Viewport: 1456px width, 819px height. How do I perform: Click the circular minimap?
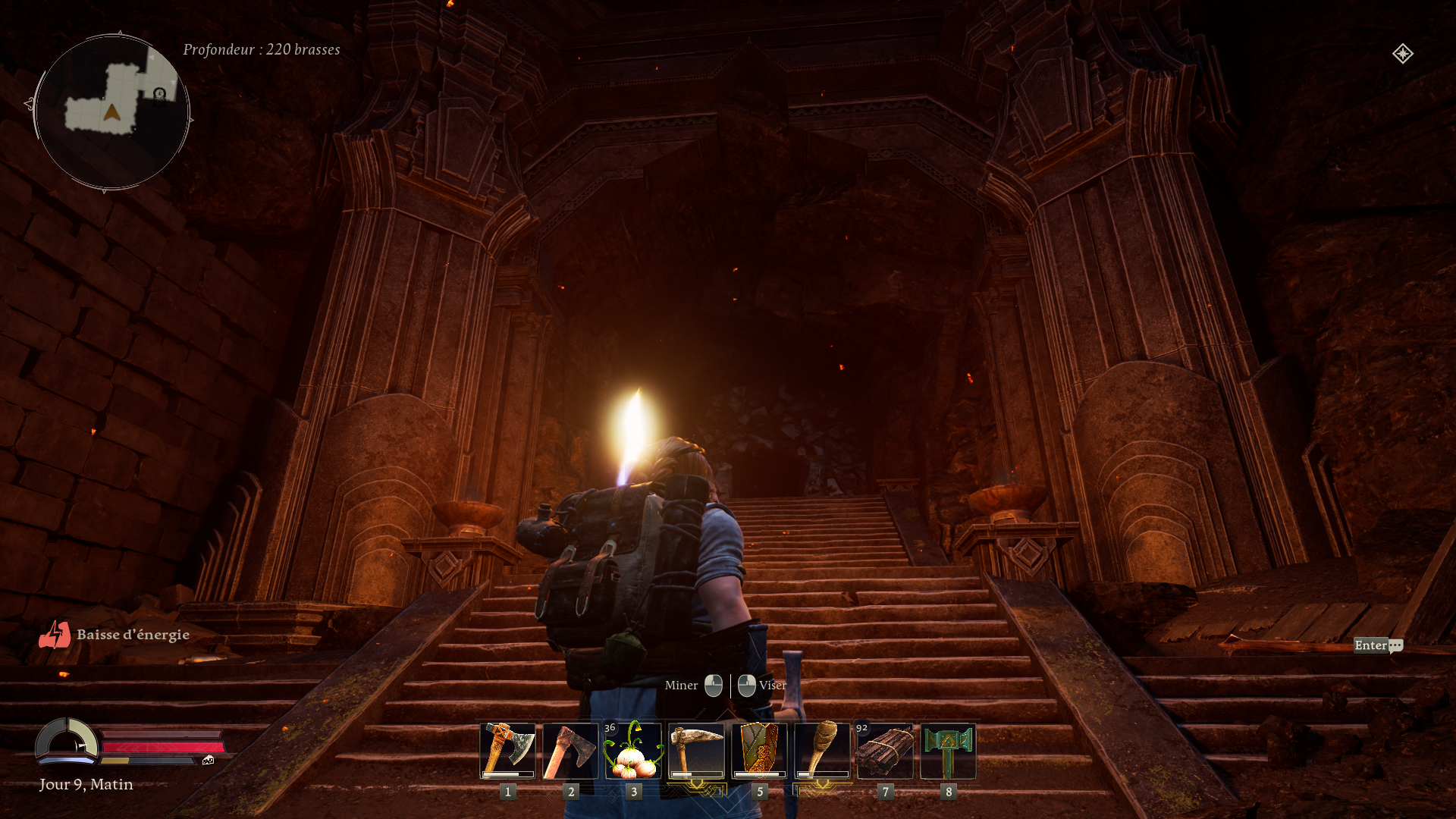click(111, 112)
